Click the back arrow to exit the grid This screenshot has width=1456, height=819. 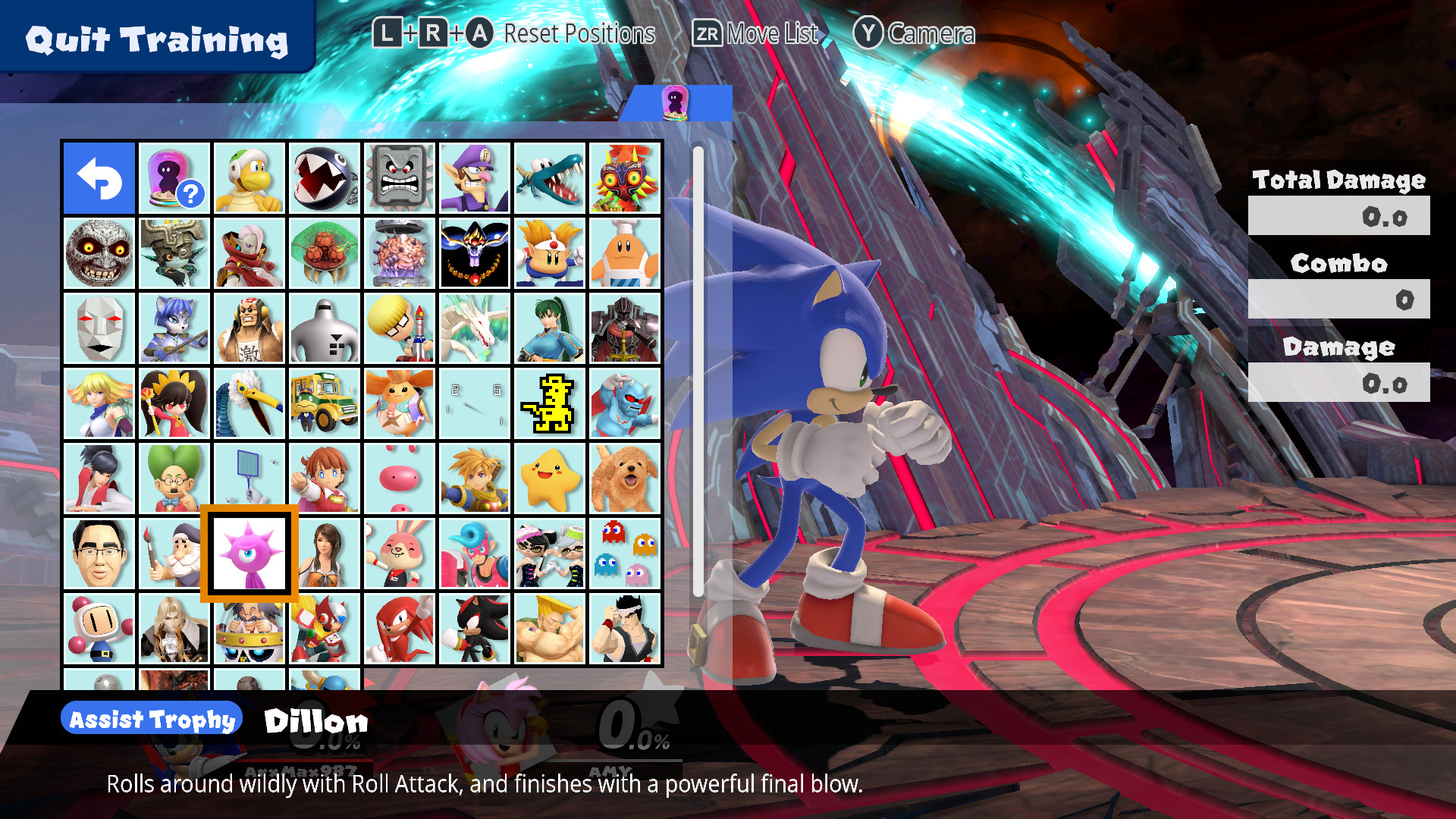tap(100, 178)
